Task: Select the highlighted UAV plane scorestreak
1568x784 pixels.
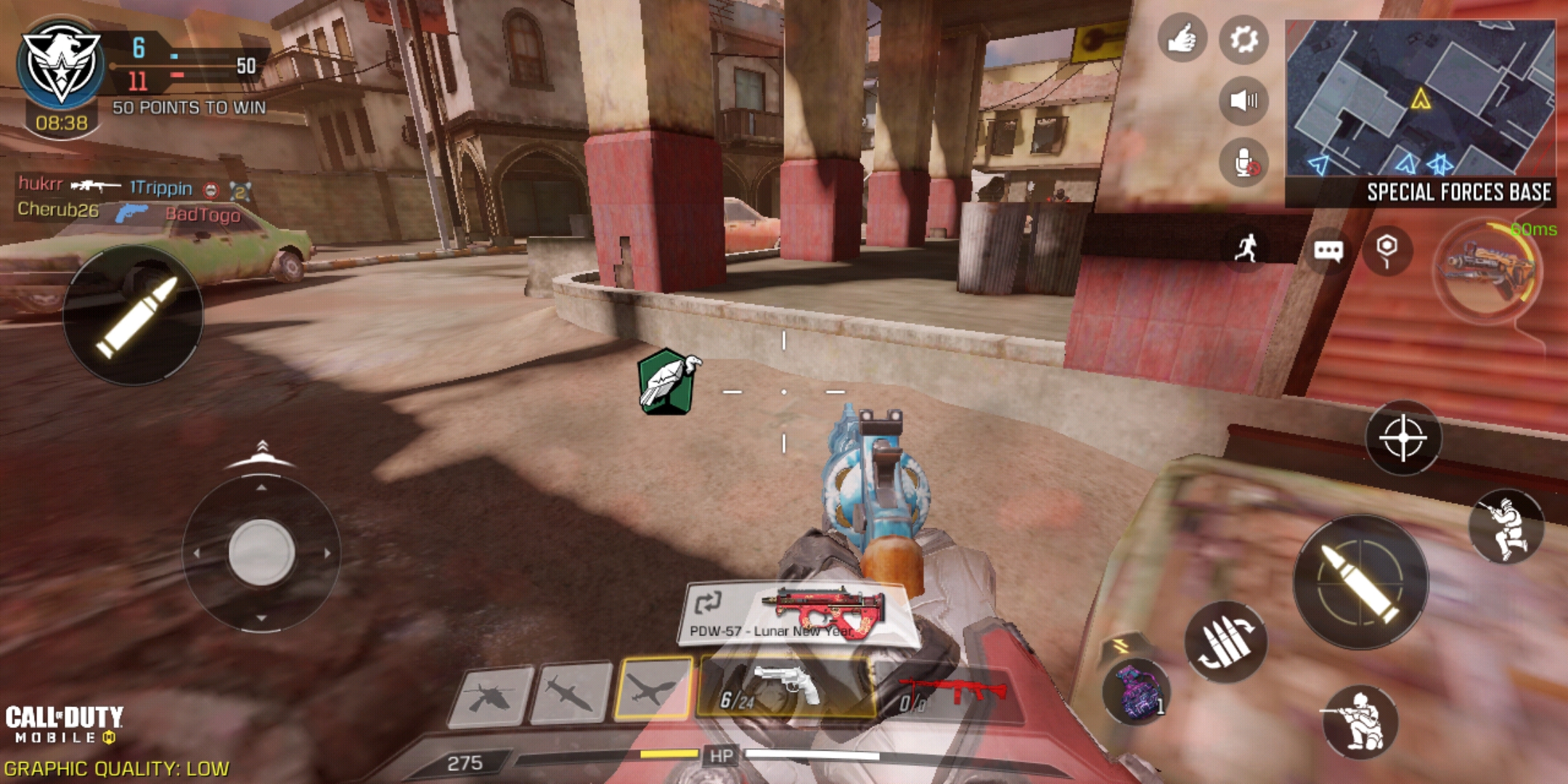Action: tap(653, 688)
